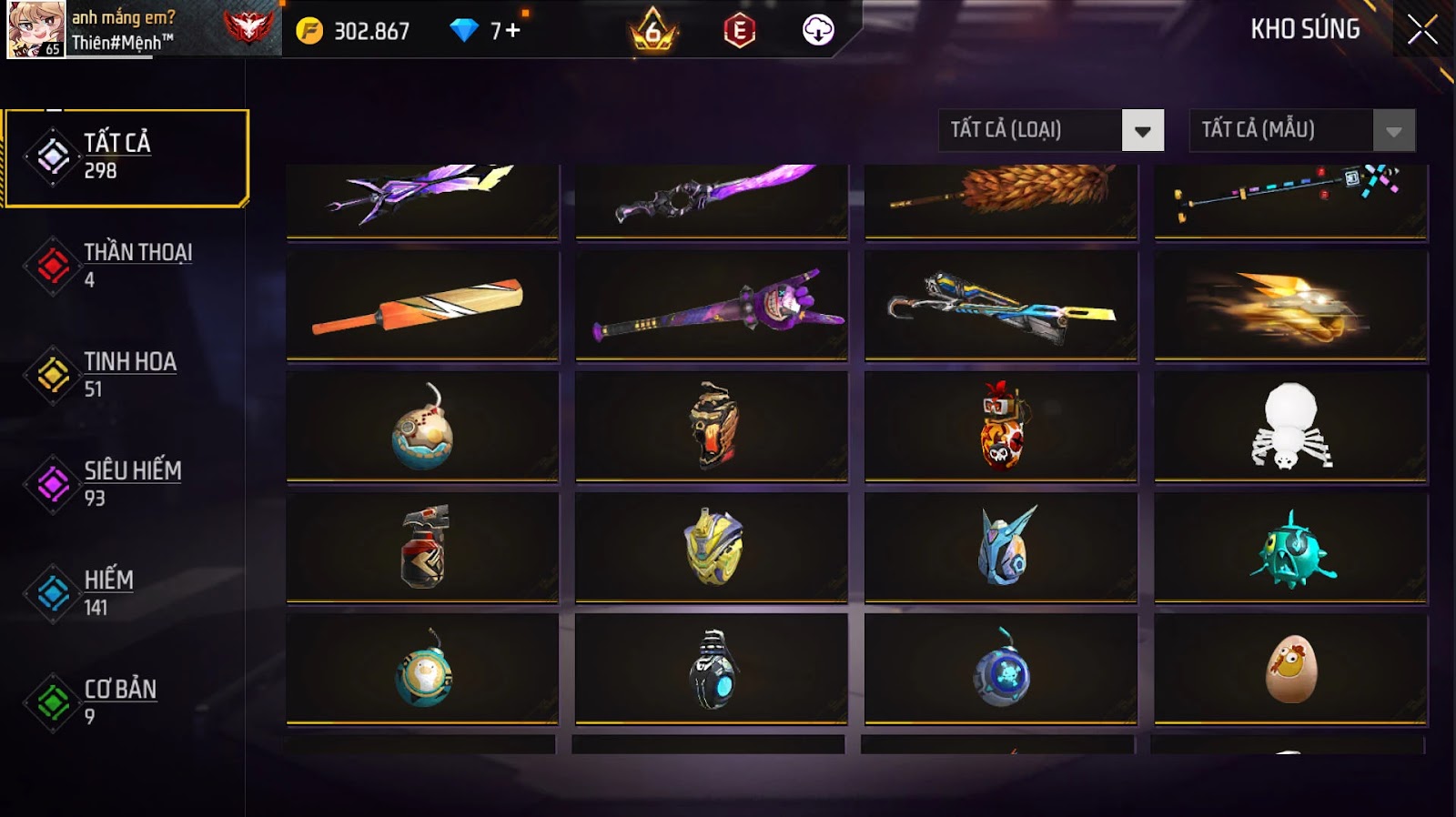Close the Kho Súng weapon vault
The height and width of the screenshot is (817, 1456).
tap(1421, 30)
